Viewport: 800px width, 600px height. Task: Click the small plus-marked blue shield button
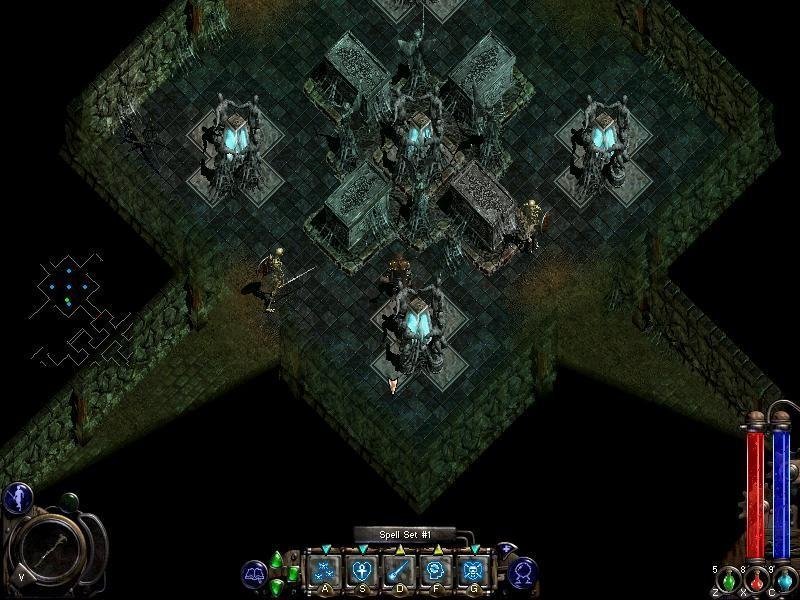click(x=507, y=549)
